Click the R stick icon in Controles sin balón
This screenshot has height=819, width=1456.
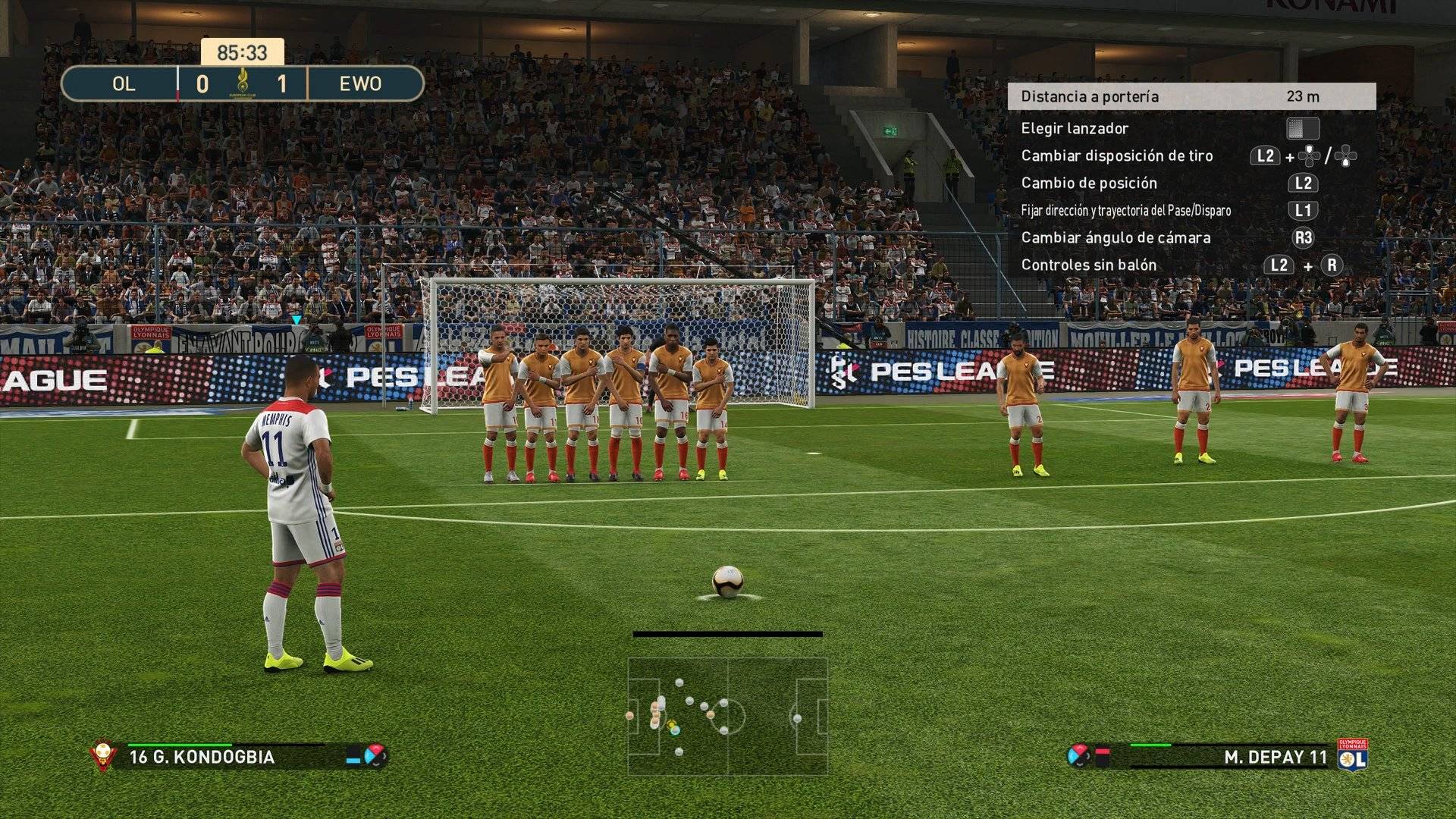[1334, 265]
